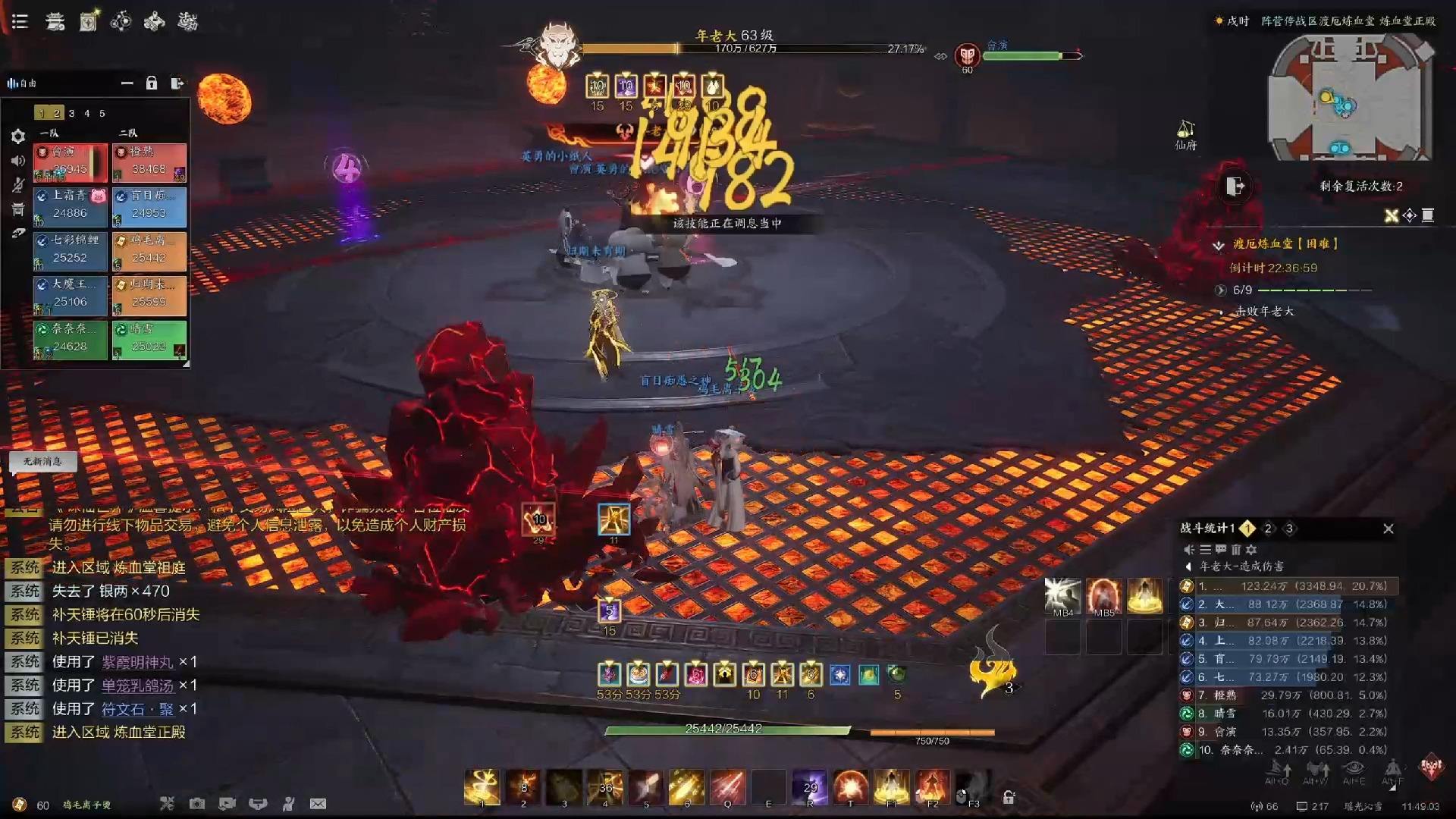The width and height of the screenshot is (1456, 819).
Task: Open the main menu list icon
Action: 20,21
